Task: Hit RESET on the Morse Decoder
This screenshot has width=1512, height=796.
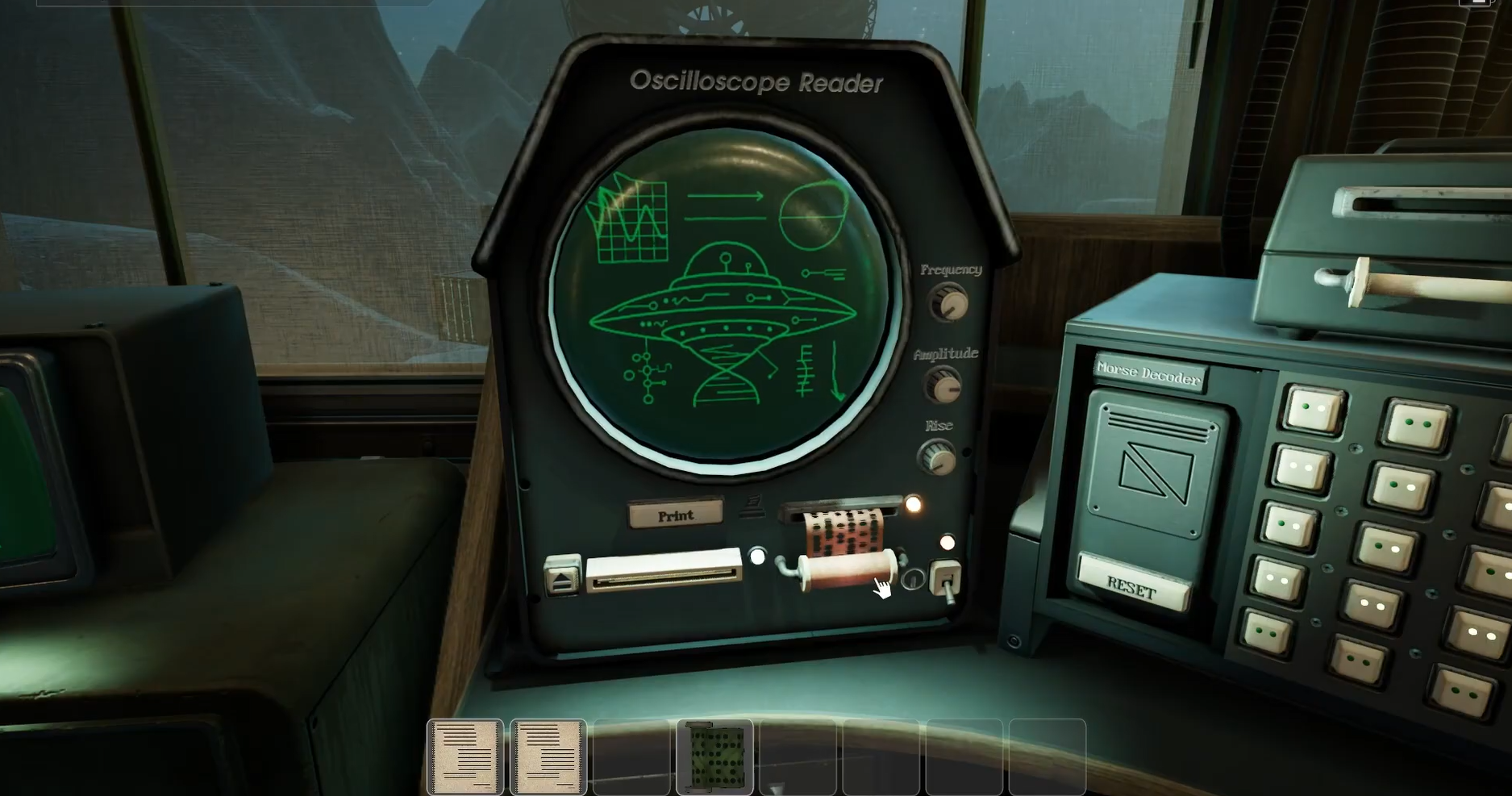Action: 1131,586
